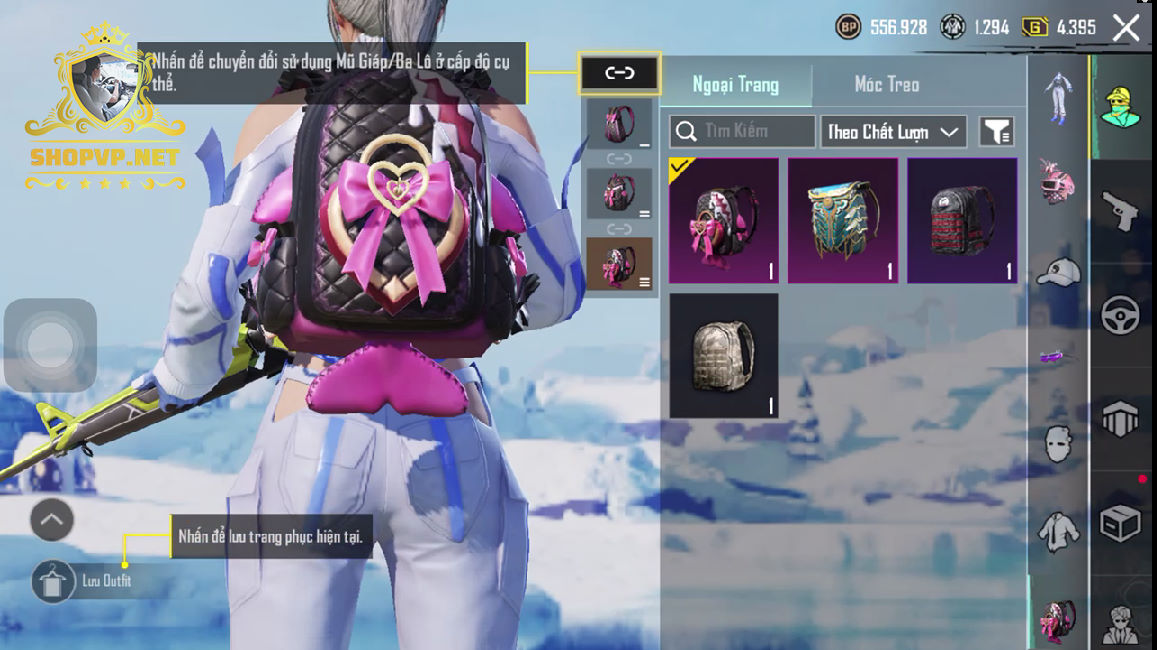The height and width of the screenshot is (650, 1157).
Task: Toggle the link icon for backpack levels
Action: (x=620, y=73)
